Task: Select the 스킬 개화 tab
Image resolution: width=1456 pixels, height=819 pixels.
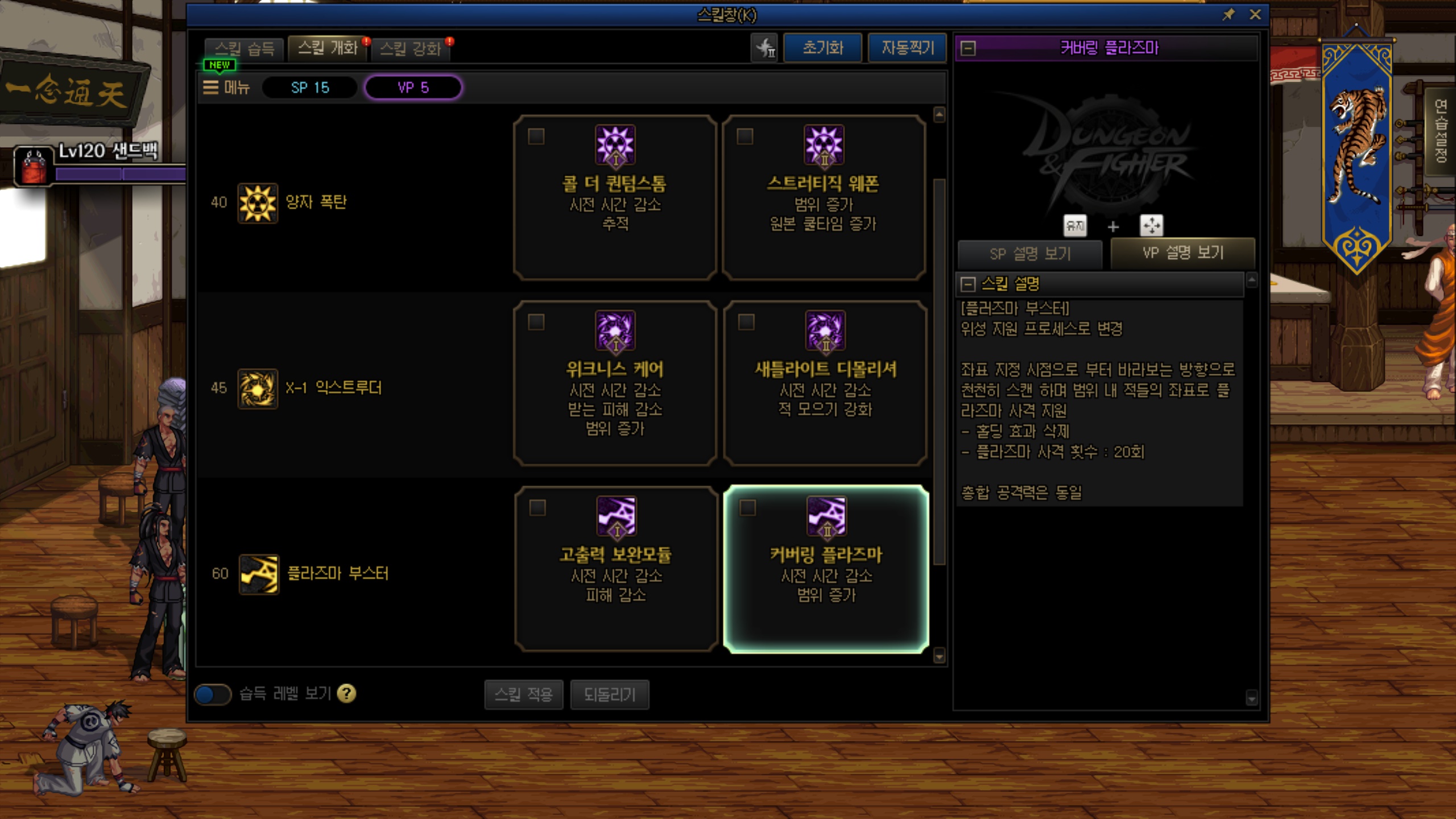Action: click(328, 48)
